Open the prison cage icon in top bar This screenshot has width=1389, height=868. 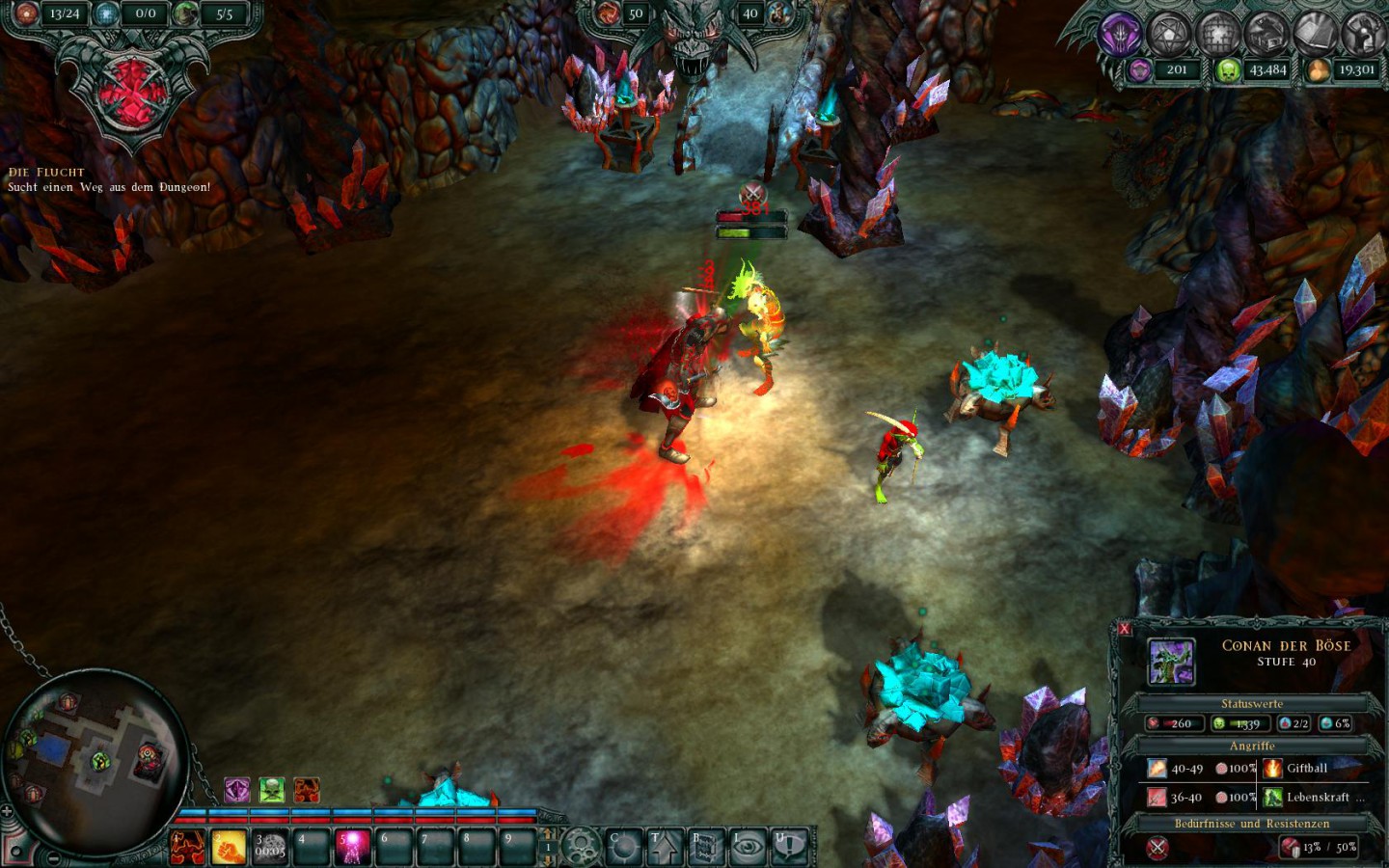1217,34
